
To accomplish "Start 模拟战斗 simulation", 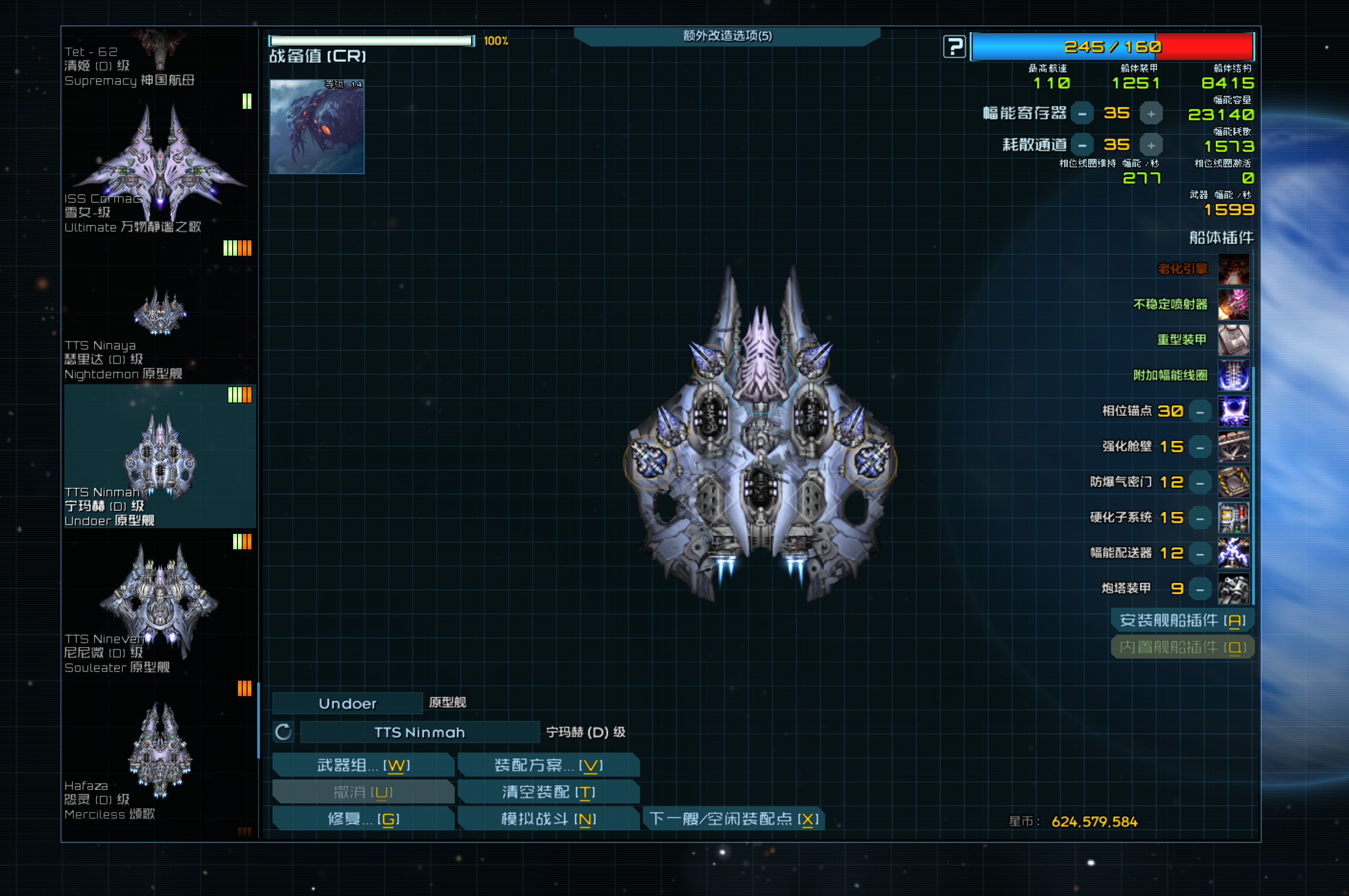I will [x=548, y=819].
